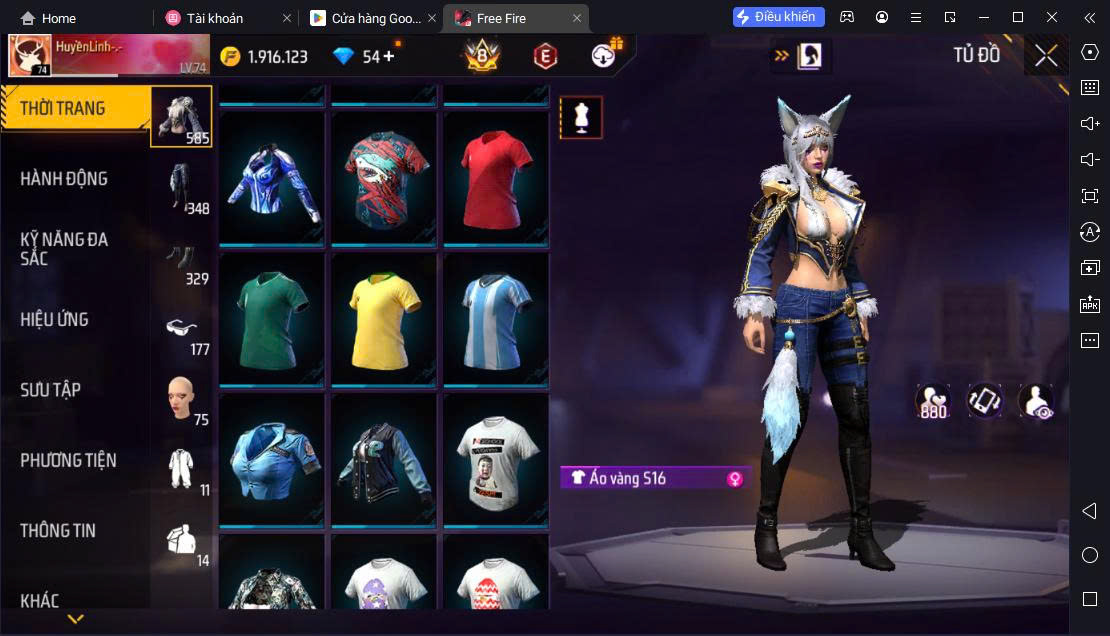Close the wardrobe with the X button

pos(1046,56)
